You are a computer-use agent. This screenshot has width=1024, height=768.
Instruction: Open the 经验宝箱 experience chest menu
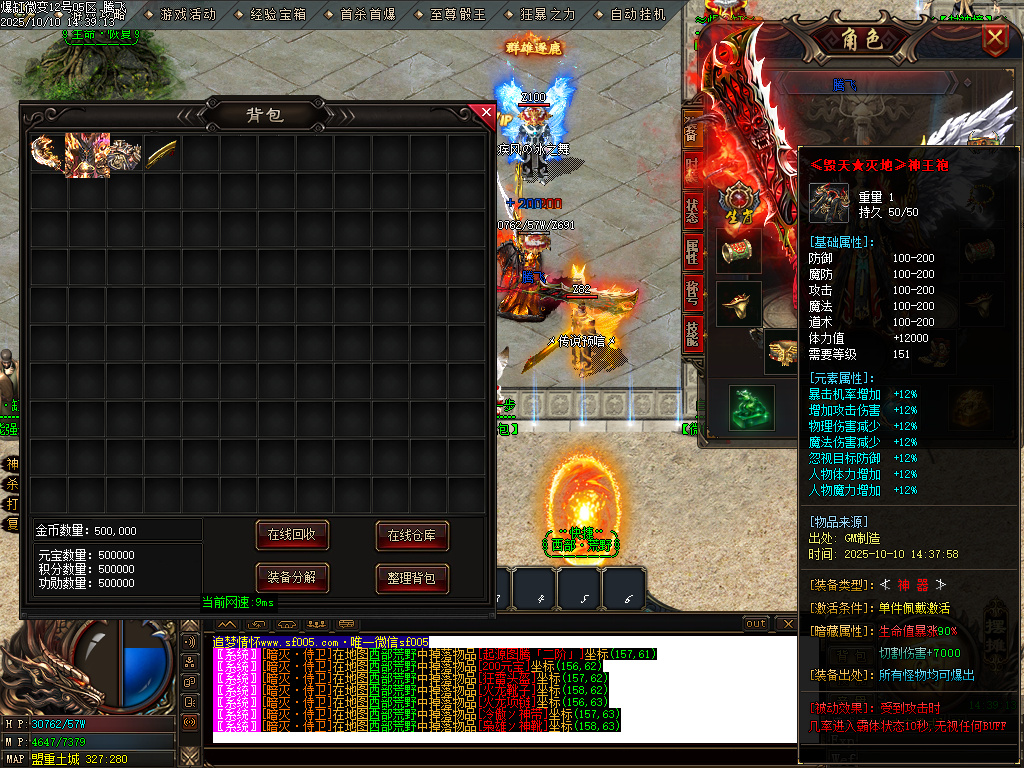pos(277,15)
